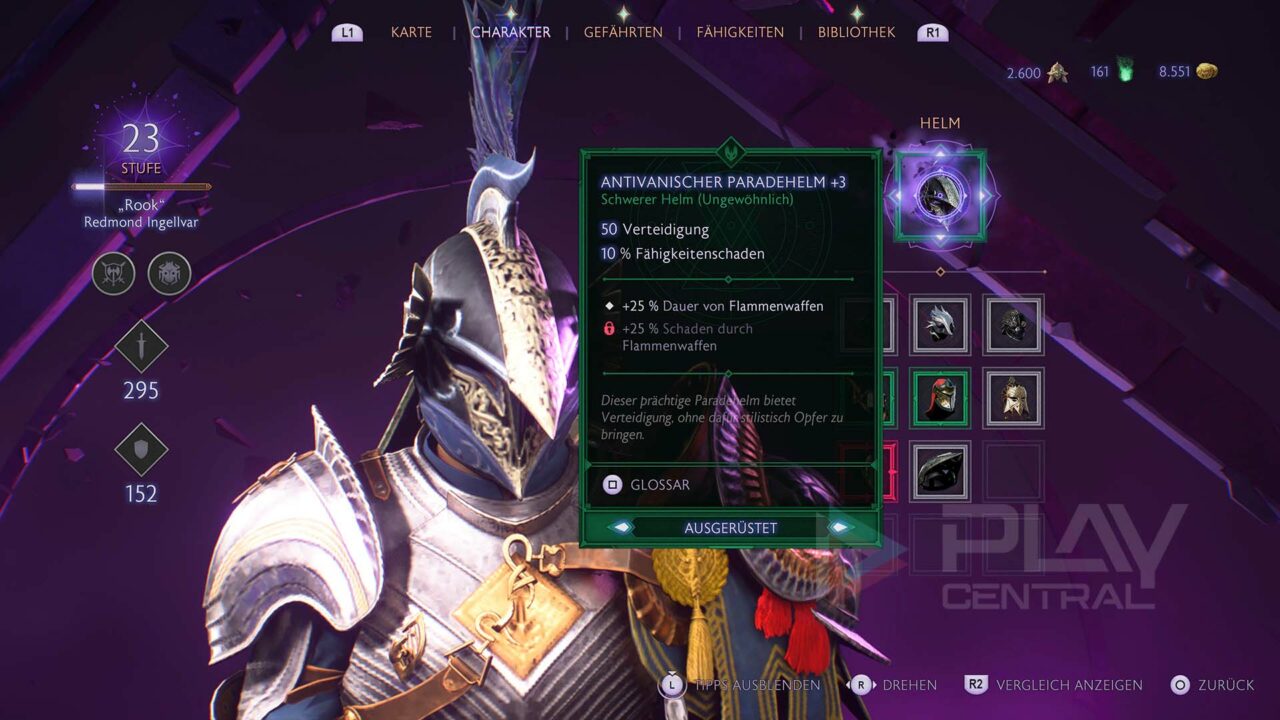Select the equipped Helm slot

[940, 196]
